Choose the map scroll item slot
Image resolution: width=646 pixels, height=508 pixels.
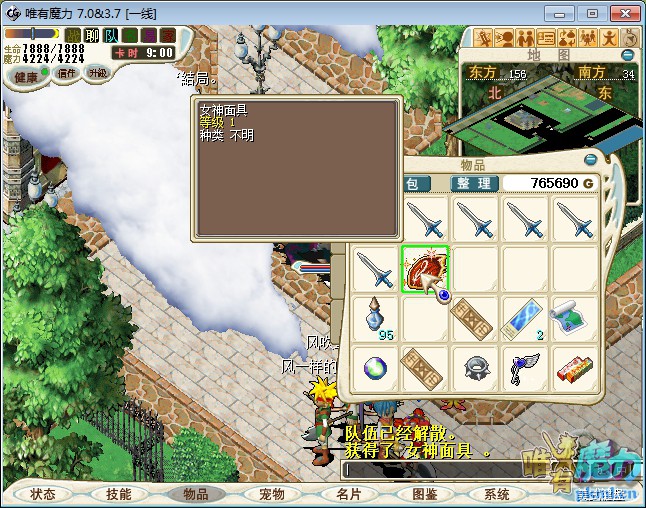[574, 318]
